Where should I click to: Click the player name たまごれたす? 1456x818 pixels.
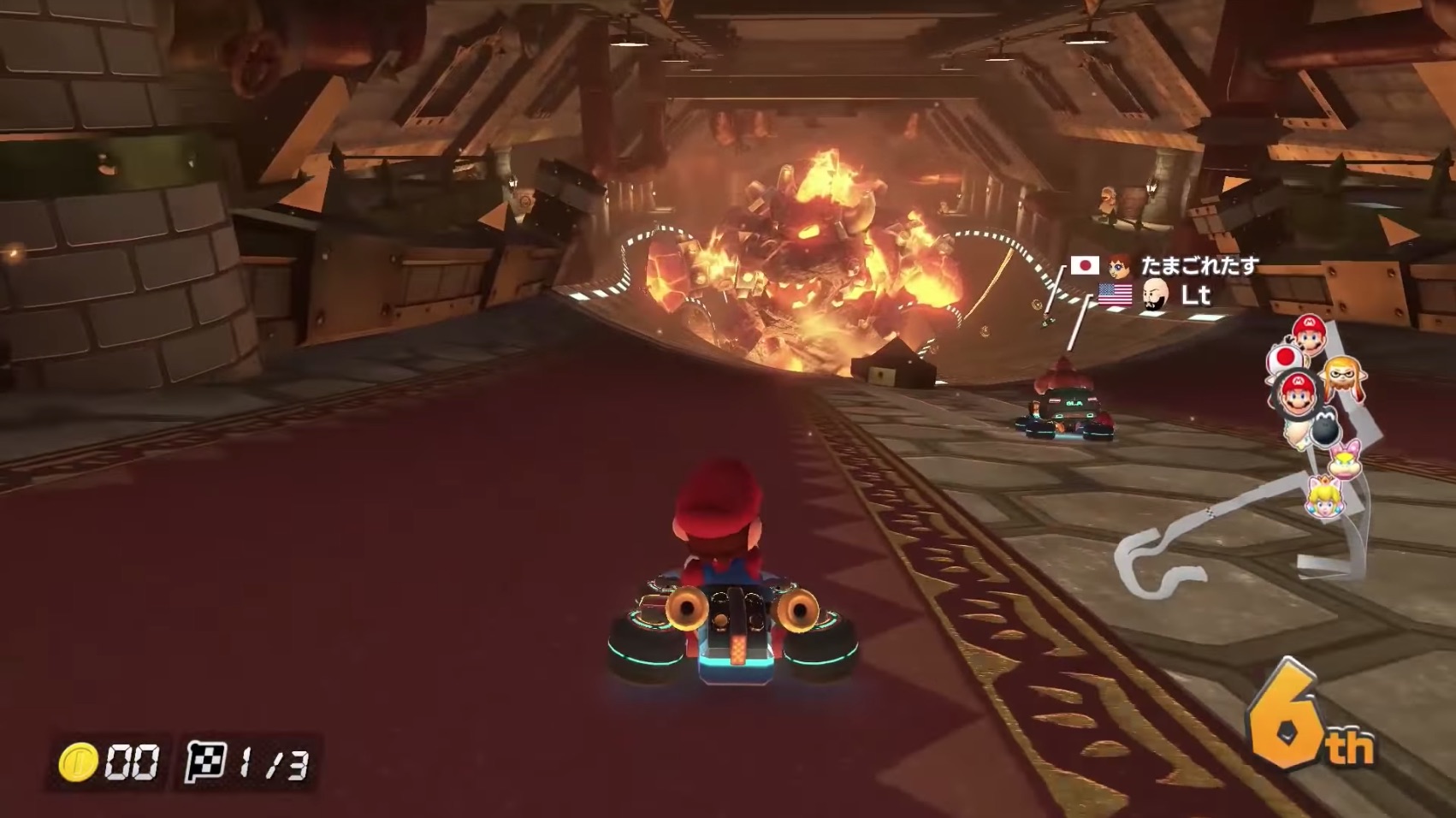coord(1198,266)
